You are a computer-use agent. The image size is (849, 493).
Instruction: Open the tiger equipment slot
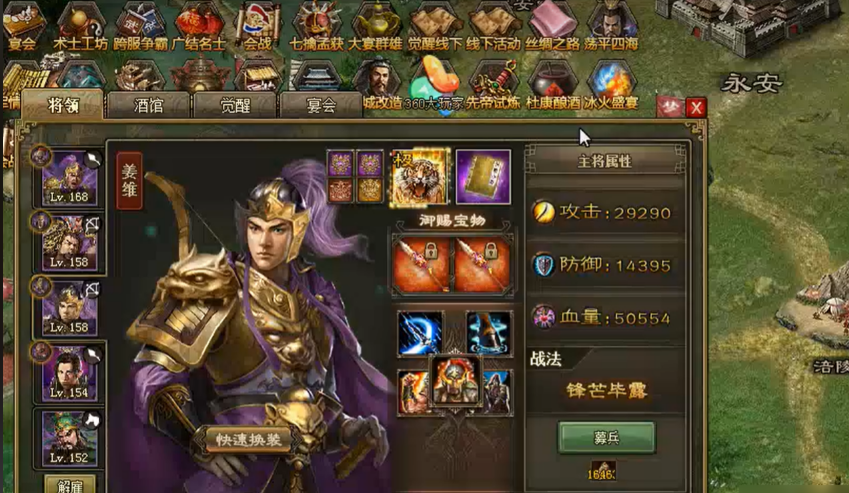(x=419, y=177)
